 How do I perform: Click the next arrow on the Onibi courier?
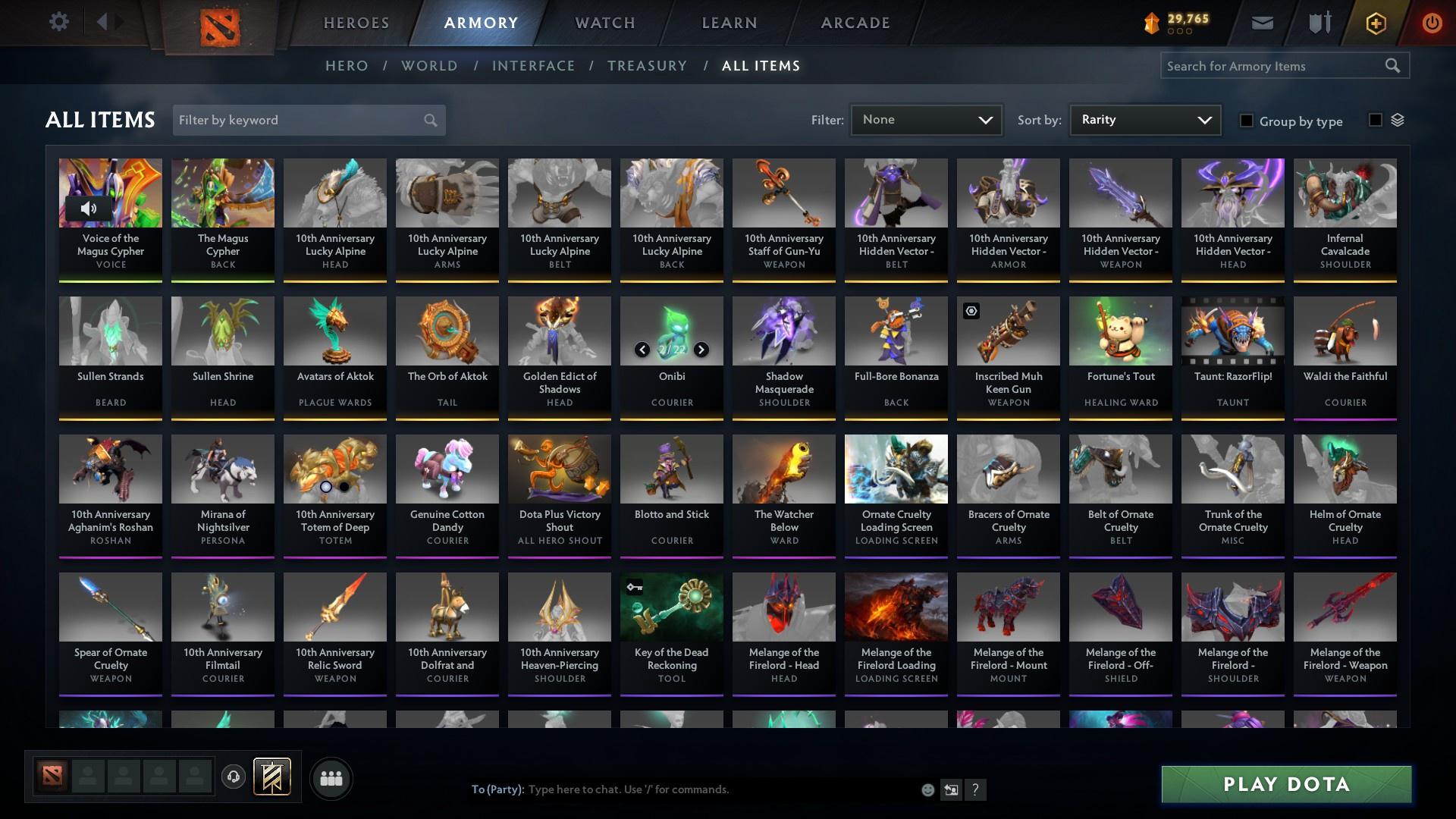tap(700, 350)
